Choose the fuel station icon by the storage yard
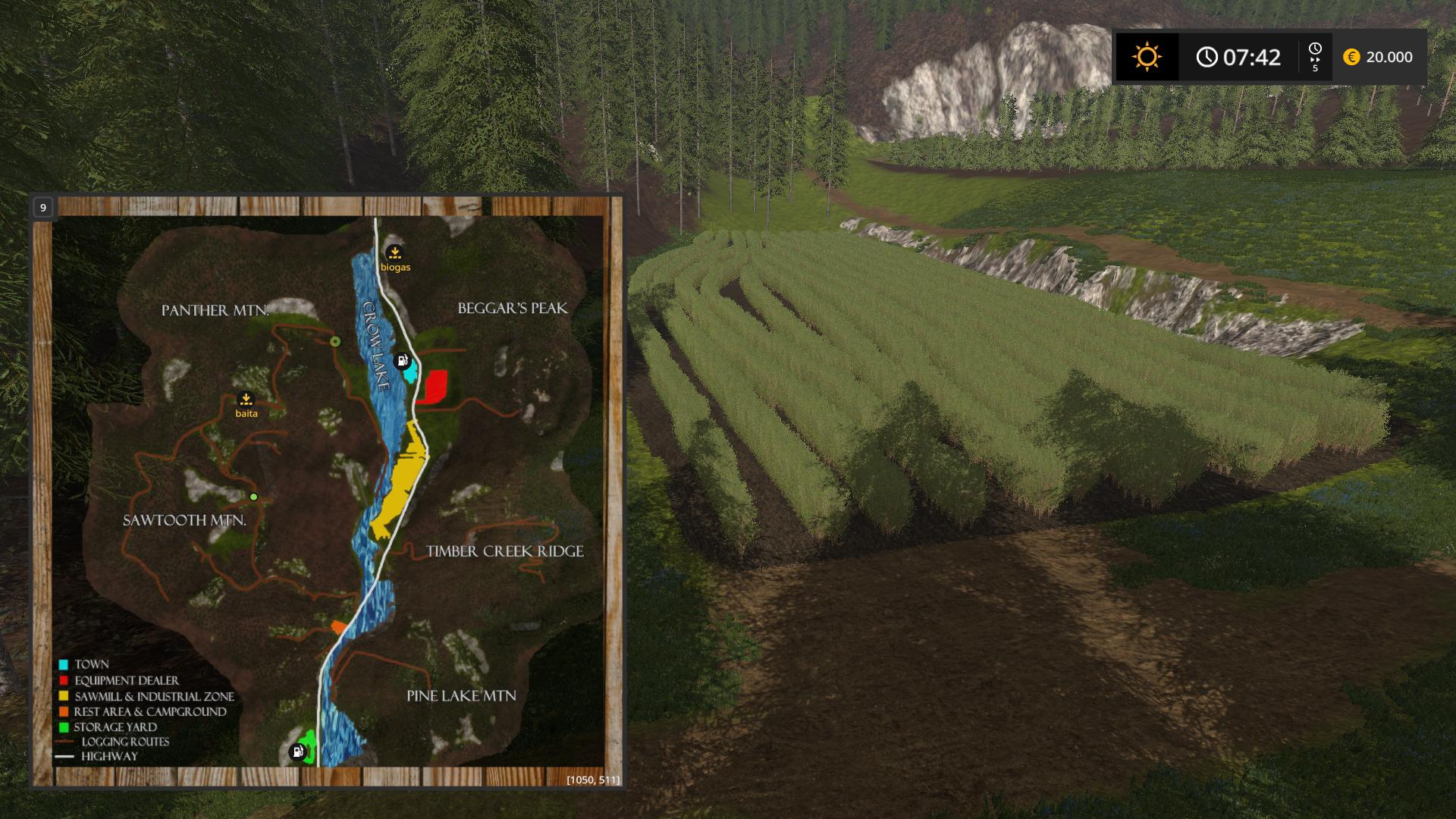 (x=298, y=752)
